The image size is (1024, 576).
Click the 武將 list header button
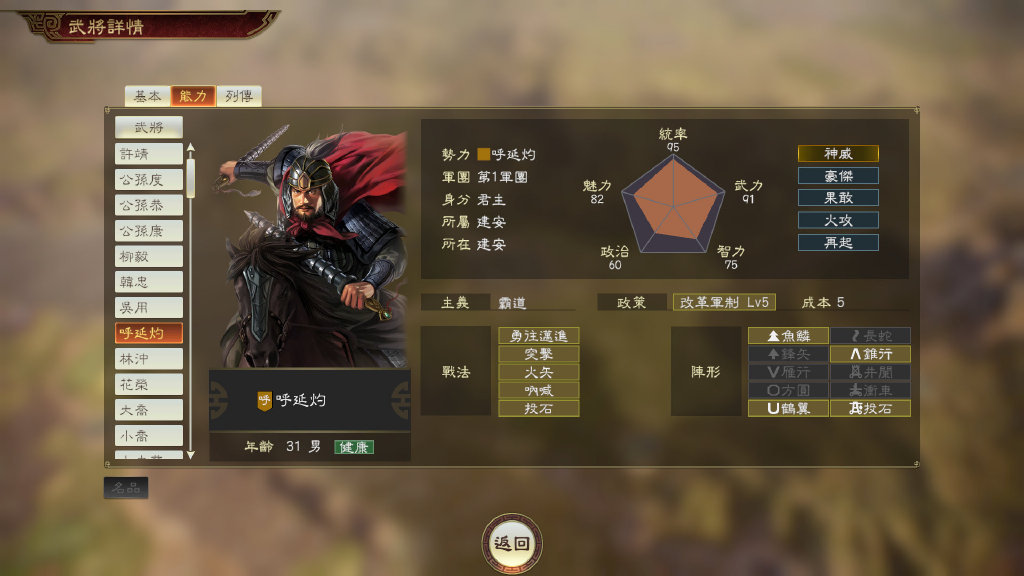pos(148,127)
